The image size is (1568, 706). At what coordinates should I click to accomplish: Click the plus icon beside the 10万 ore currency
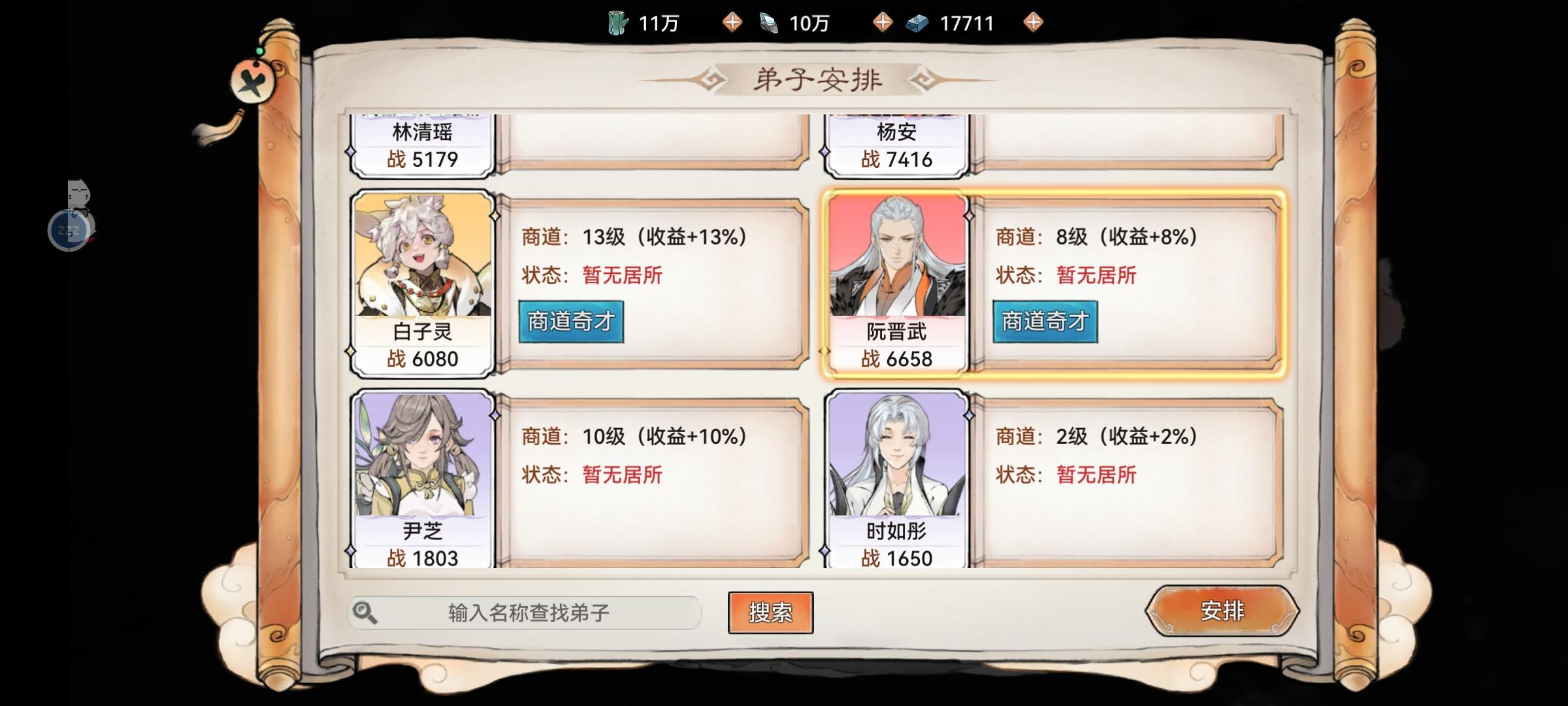click(x=885, y=24)
